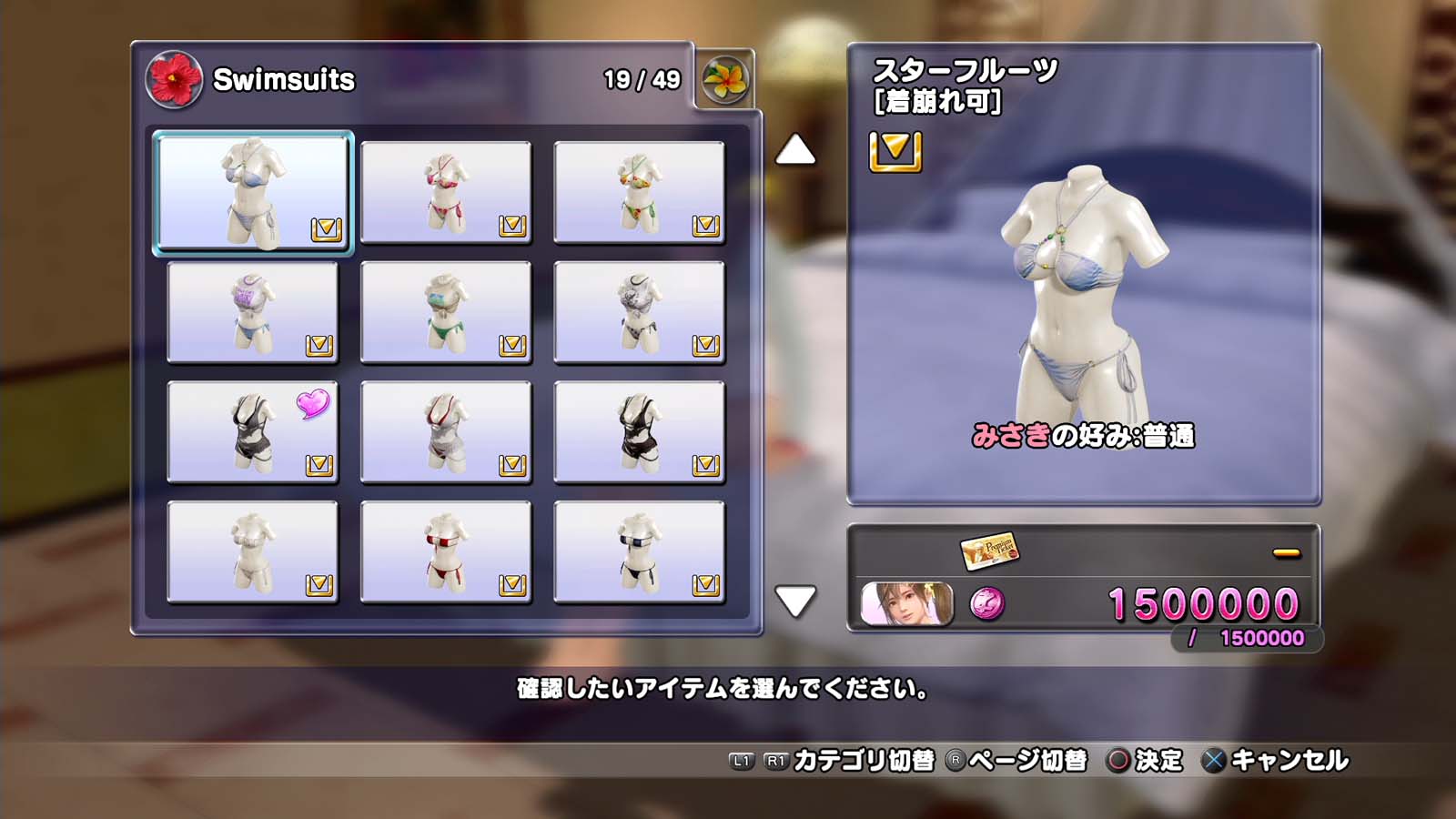The width and height of the screenshot is (1456, 819).
Task: Pick the plain white bikini
Action: point(253,552)
